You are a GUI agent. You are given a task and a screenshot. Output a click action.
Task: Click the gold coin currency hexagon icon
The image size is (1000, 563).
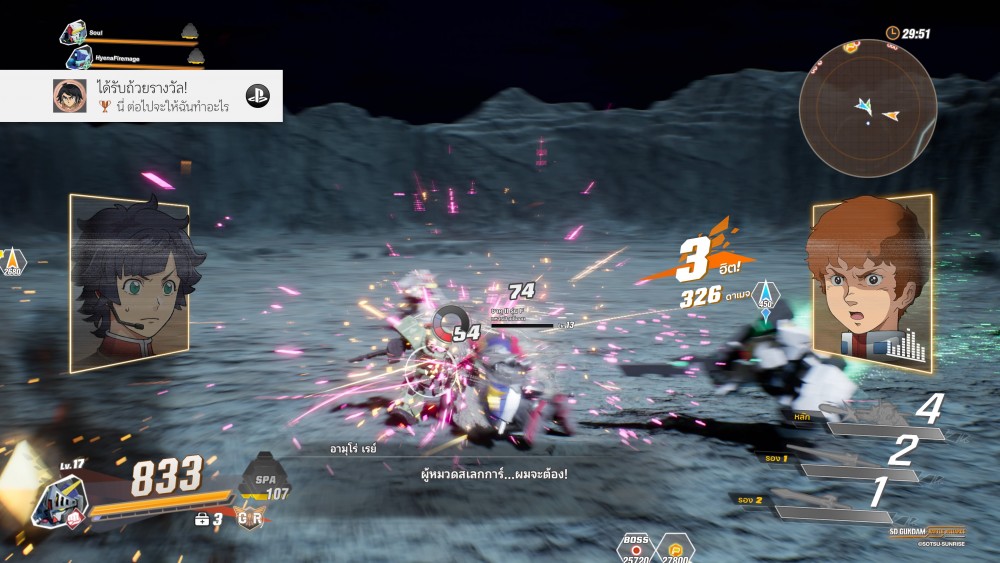676,548
